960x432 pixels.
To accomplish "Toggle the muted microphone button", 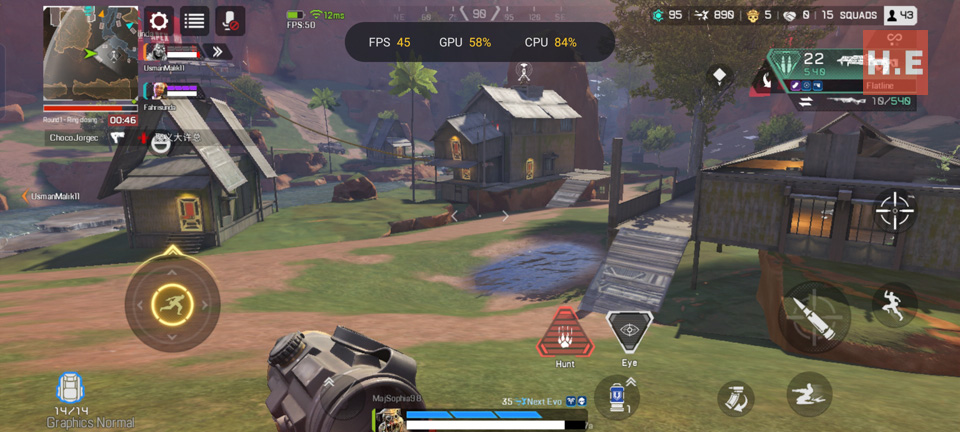I will tap(230, 21).
